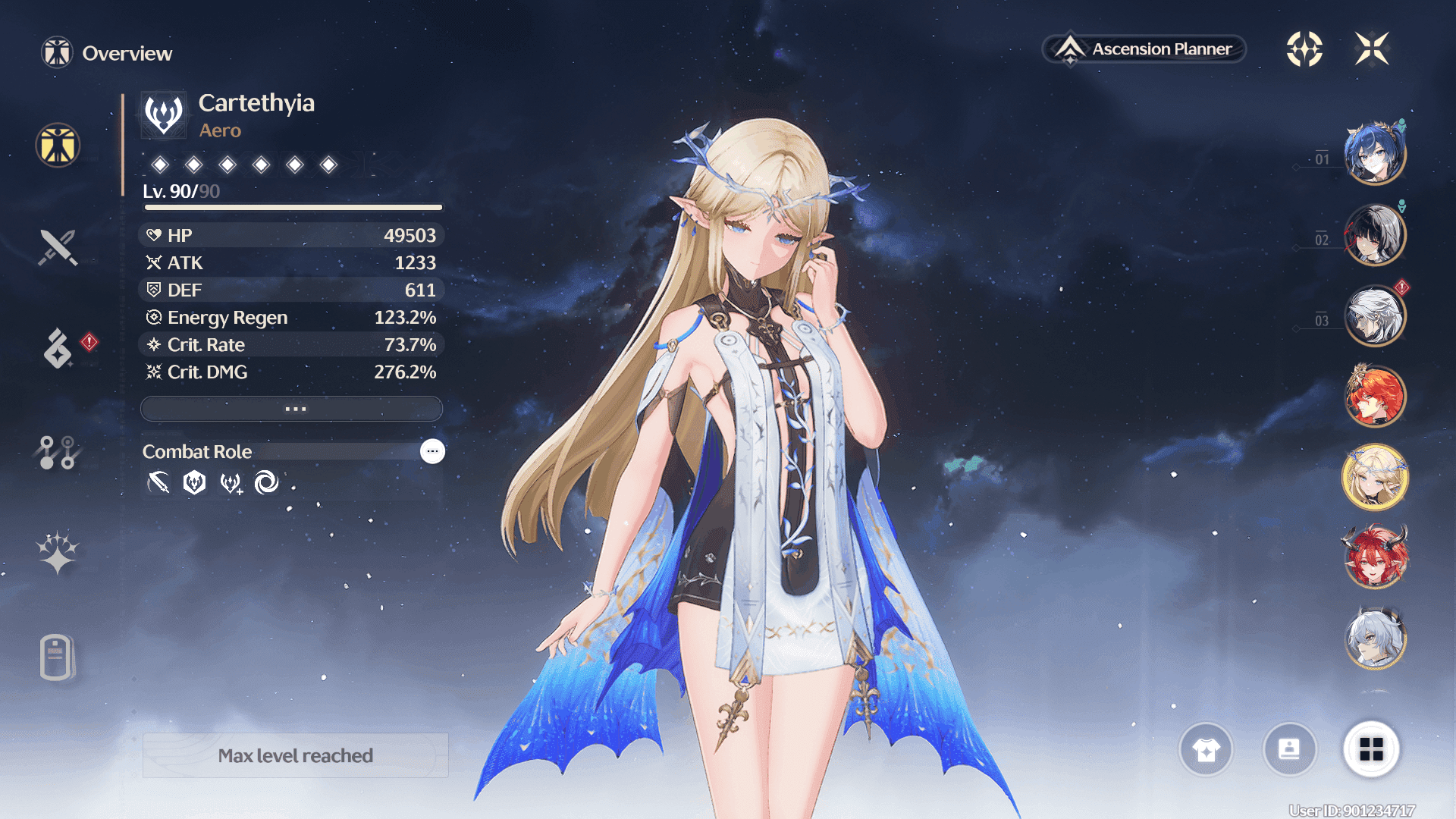Open the Echoes tab with red alert
Image resolution: width=1456 pixels, height=819 pixels.
[58, 348]
